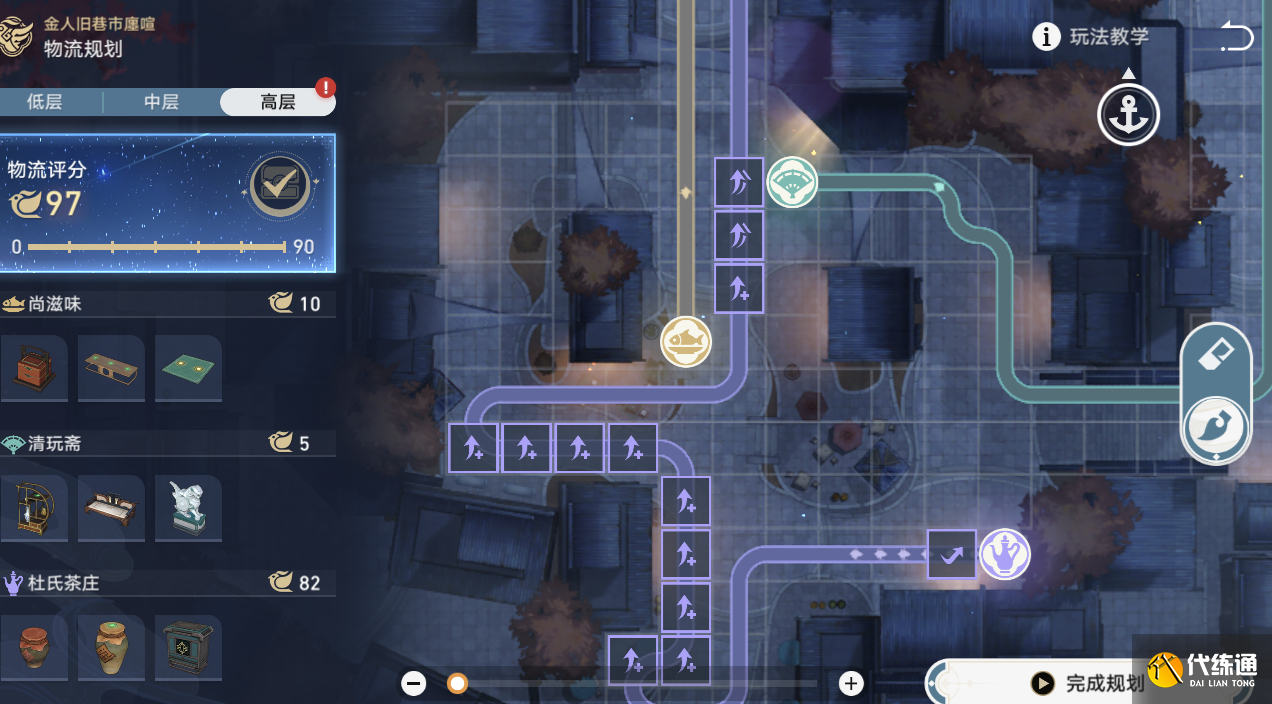Open the 玩法教学 tutorial info

(x=1091, y=37)
